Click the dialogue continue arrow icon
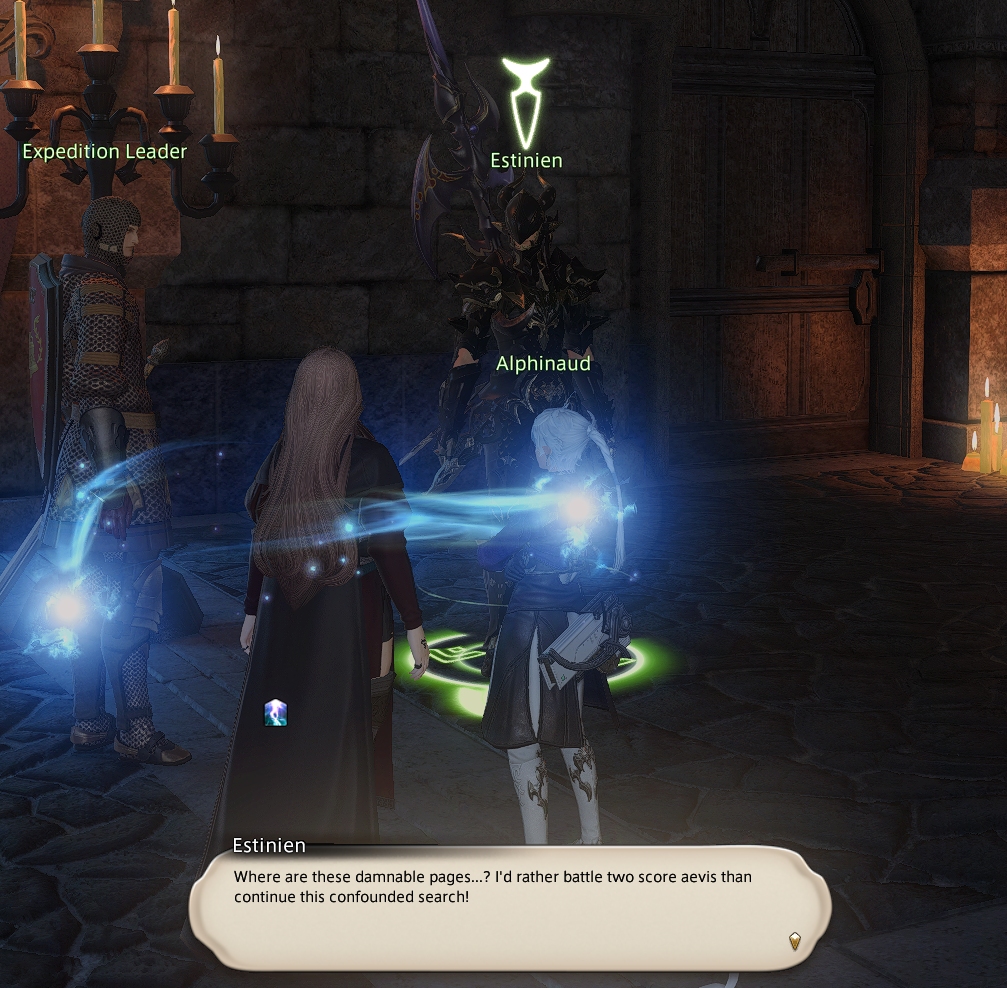The width and height of the screenshot is (1007, 988). [x=794, y=940]
